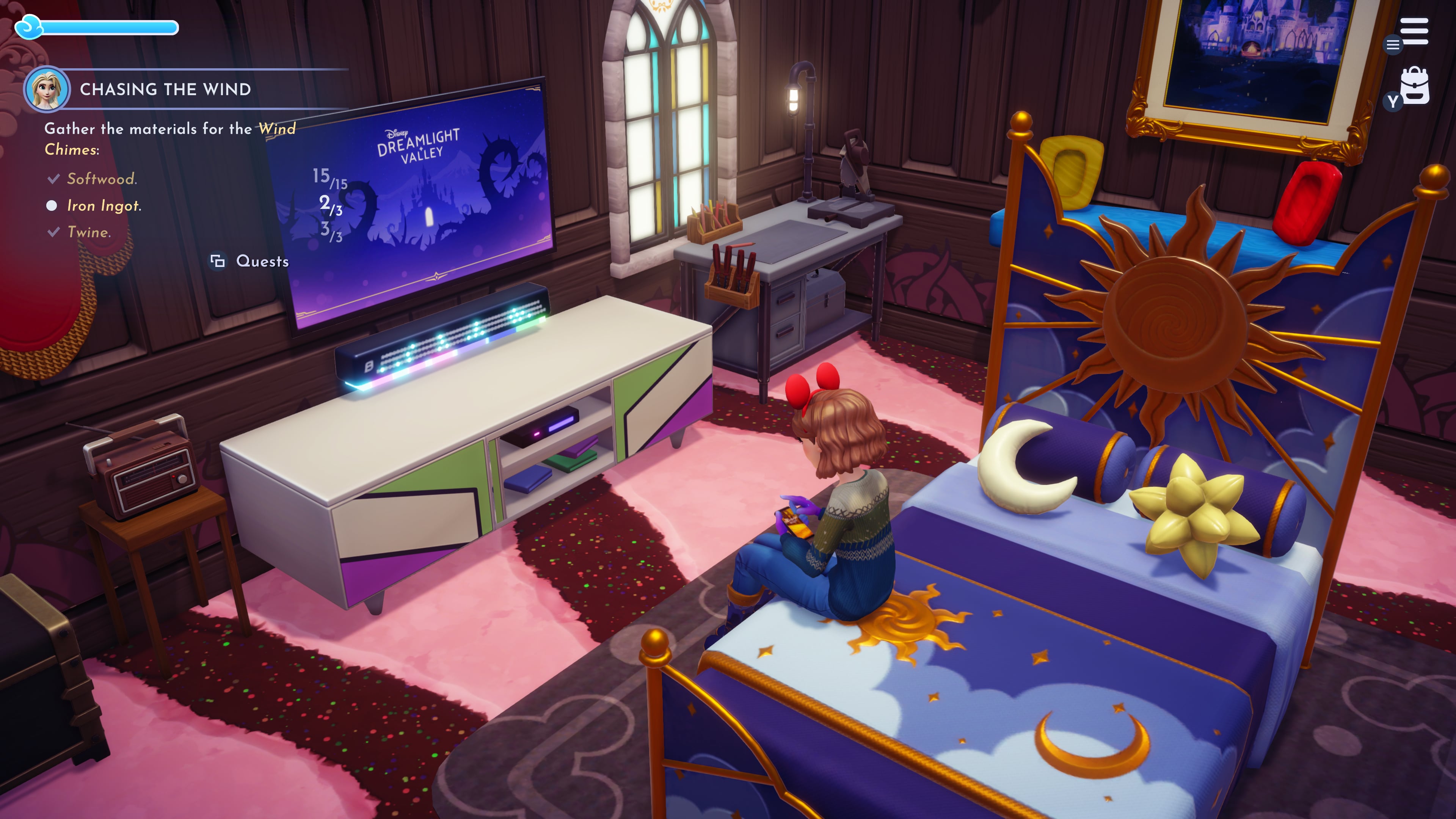The image size is (1456, 819).
Task: Select the Twine objective
Action: coord(89,232)
